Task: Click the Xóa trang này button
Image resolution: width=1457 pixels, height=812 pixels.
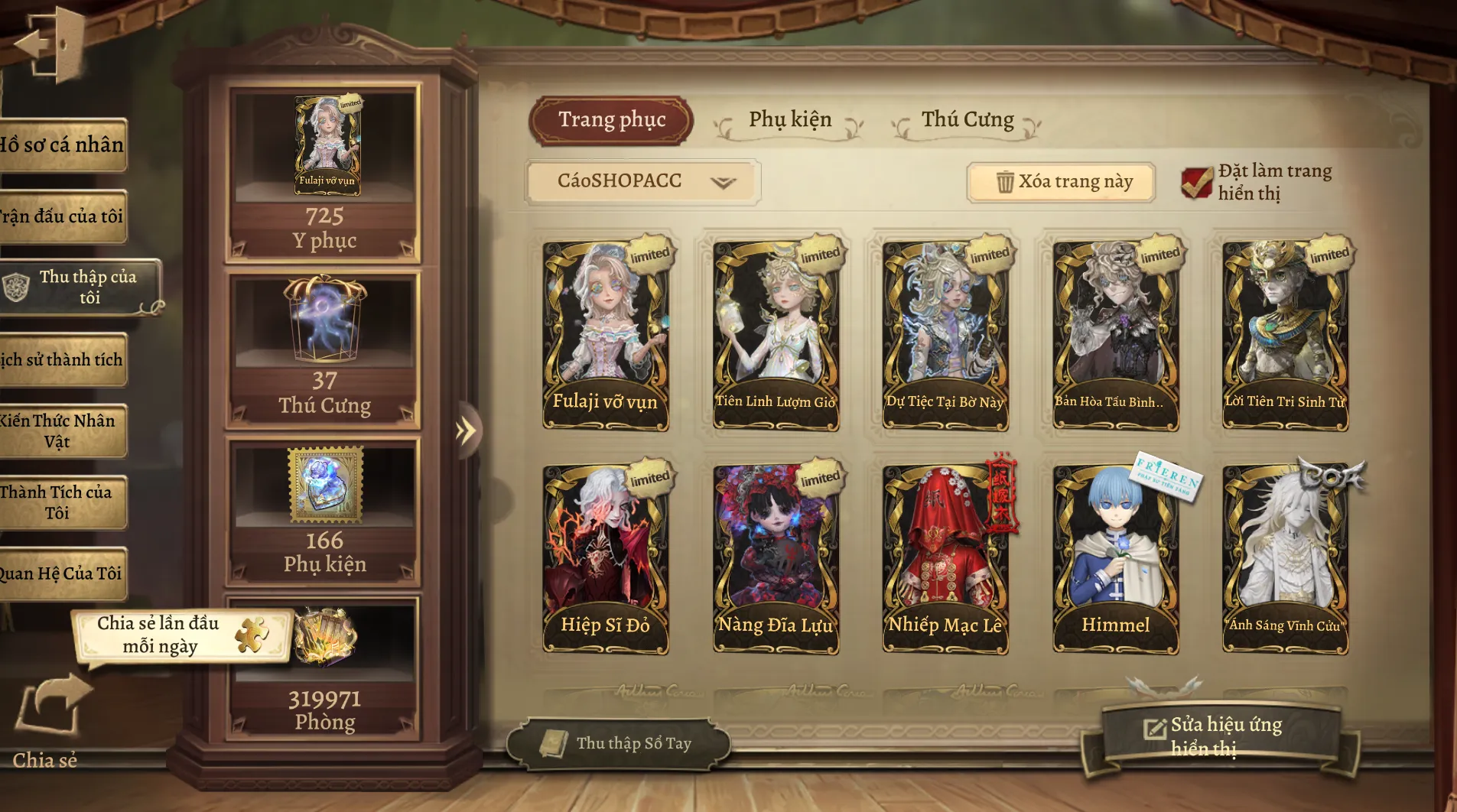Action: 1062,182
